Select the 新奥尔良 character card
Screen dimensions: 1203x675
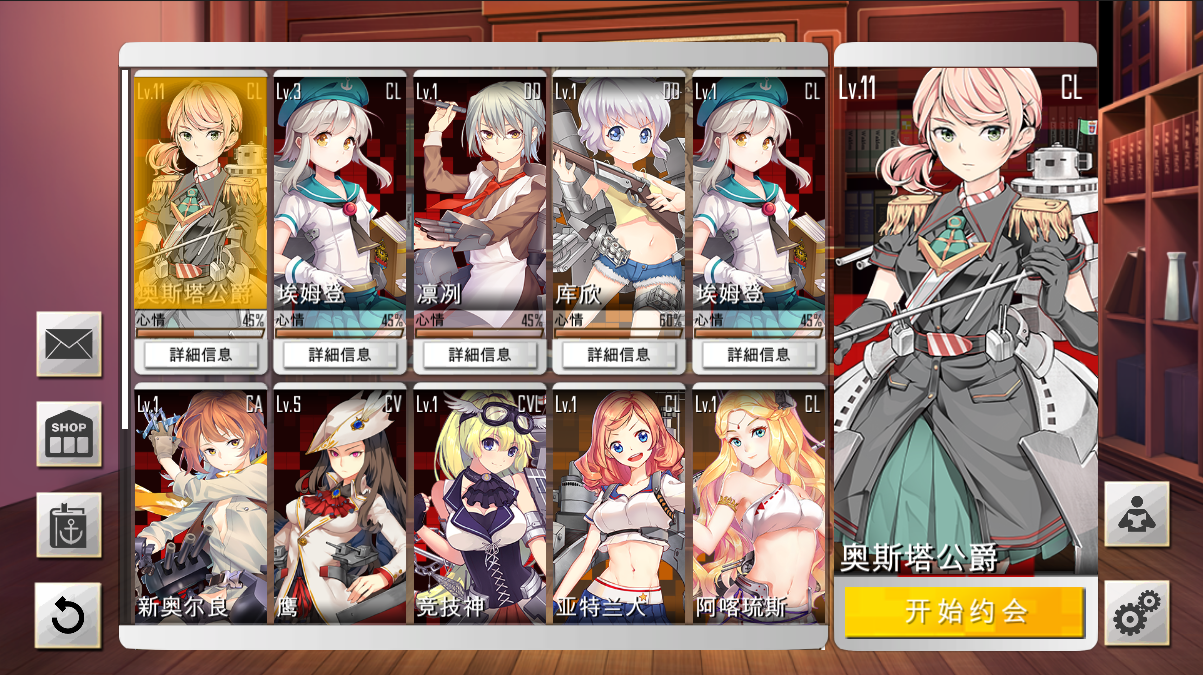point(200,505)
